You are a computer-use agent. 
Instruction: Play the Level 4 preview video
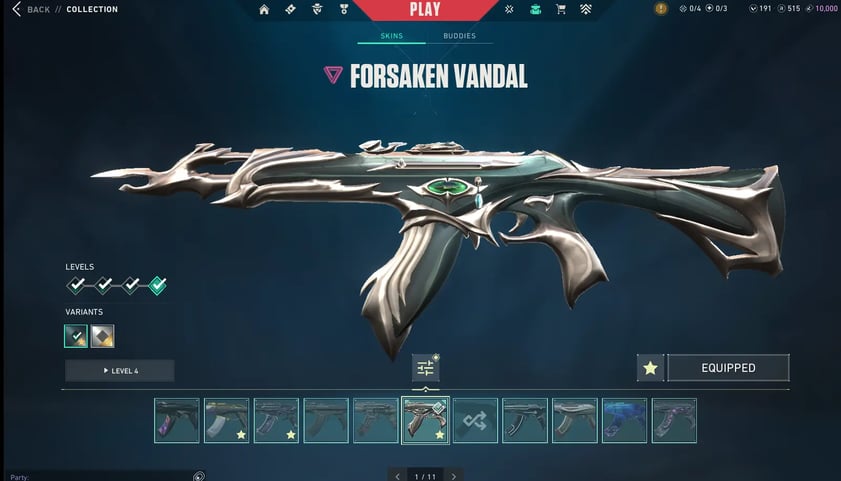pyautogui.click(x=120, y=371)
